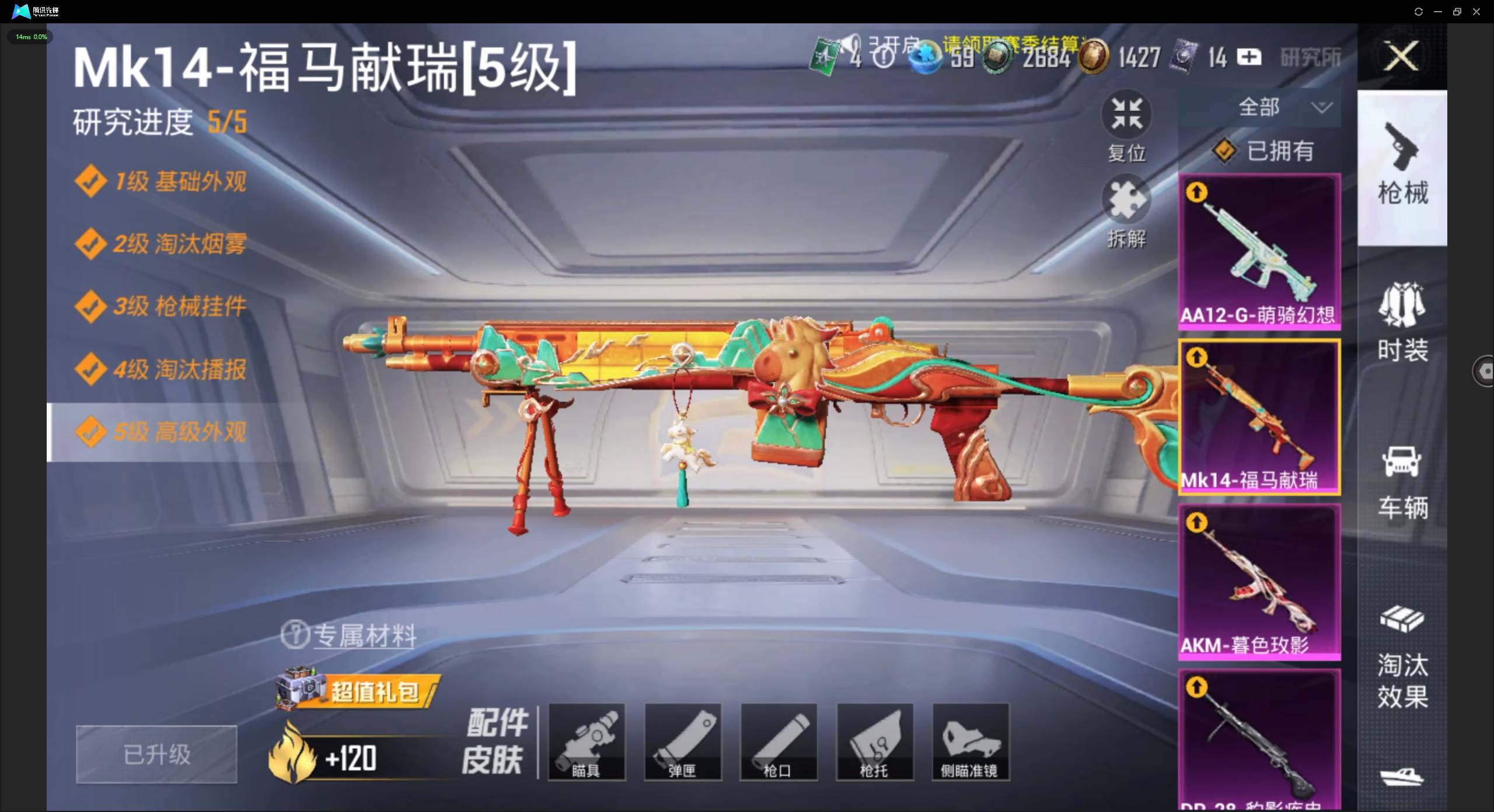Image resolution: width=1494 pixels, height=812 pixels.
Task: Select the 枪口 muzzle attachment icon
Action: pos(779,742)
